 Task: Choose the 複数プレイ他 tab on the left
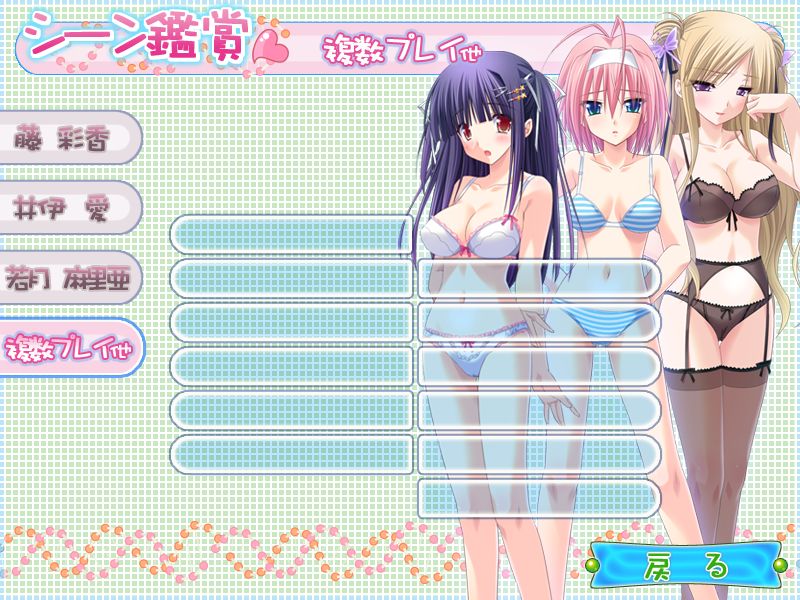point(68,348)
